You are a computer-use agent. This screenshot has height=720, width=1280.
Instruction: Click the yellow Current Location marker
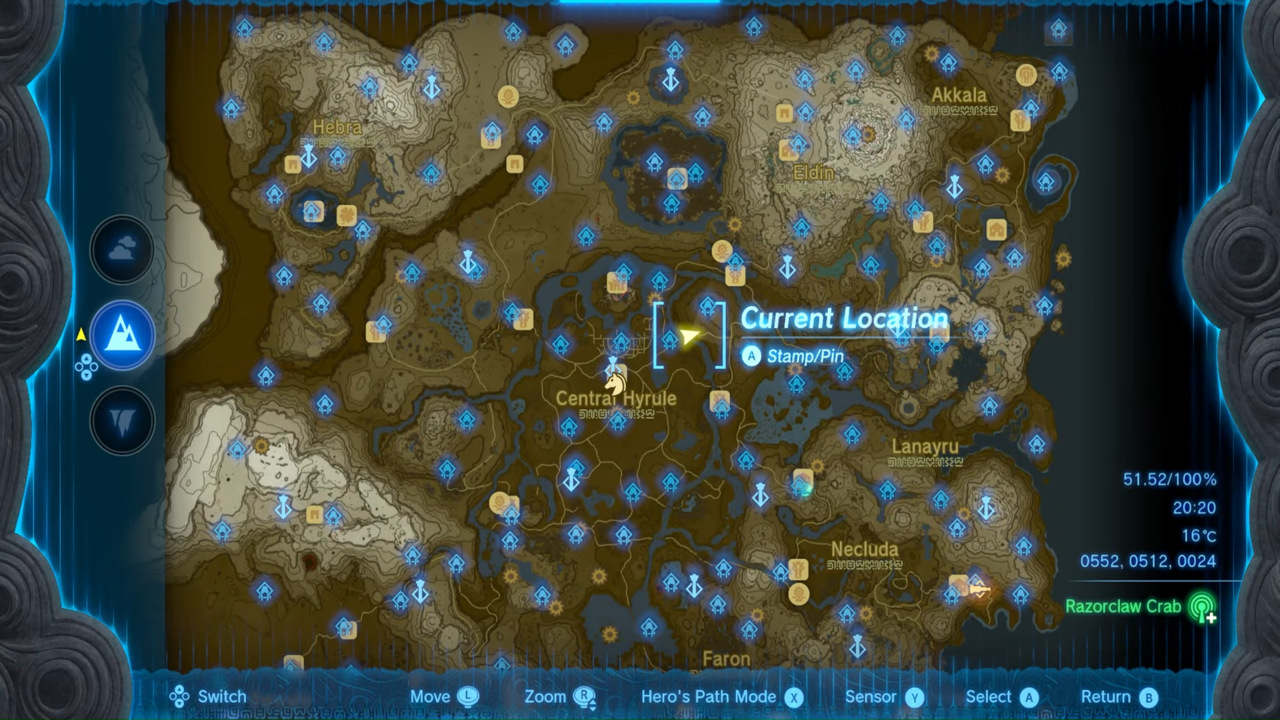coord(690,338)
